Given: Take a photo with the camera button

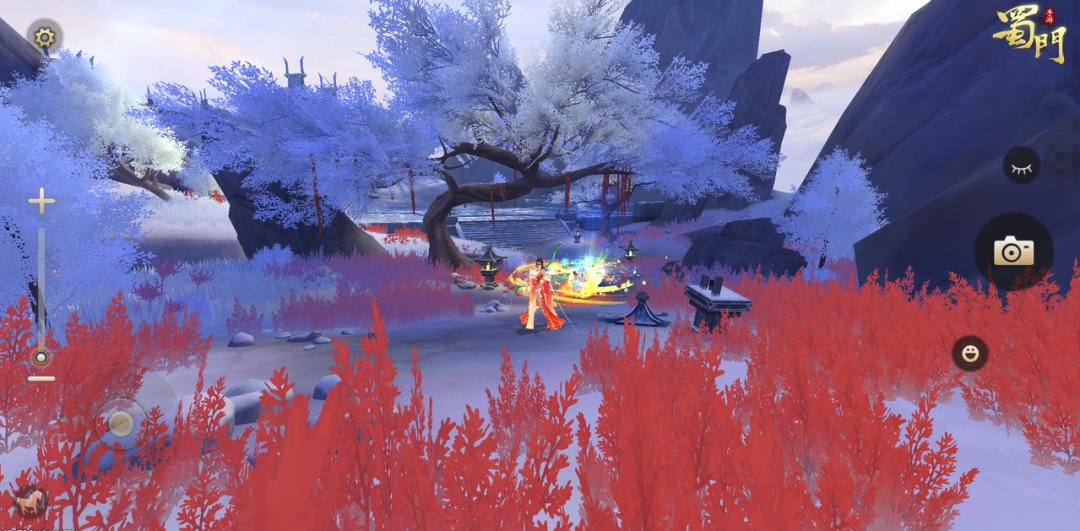Looking at the screenshot, I should pyautogui.click(x=1013, y=251).
